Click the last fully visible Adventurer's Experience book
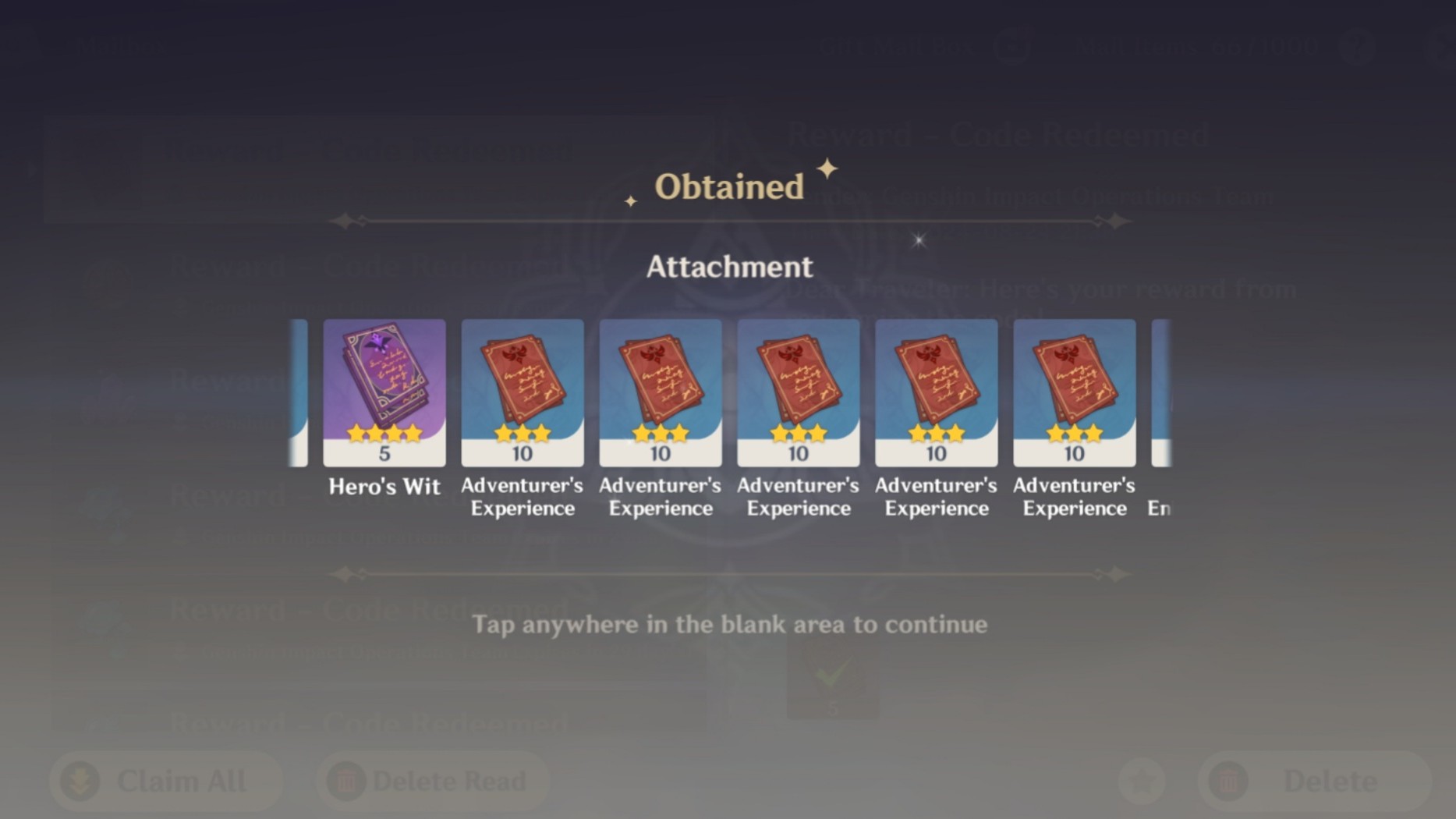The height and width of the screenshot is (819, 1456). tap(1073, 392)
